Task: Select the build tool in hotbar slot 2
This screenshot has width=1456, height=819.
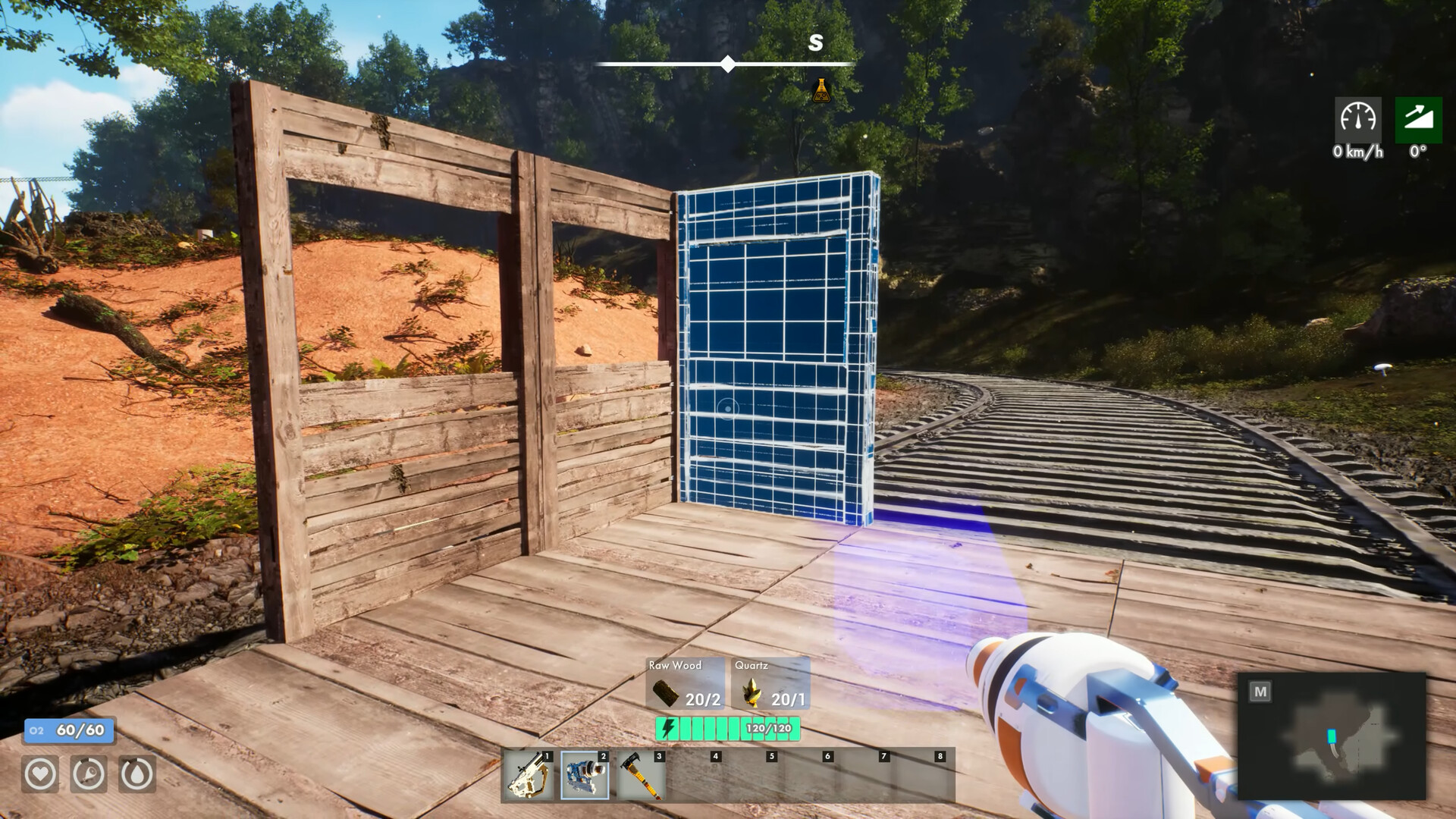Action: pyautogui.click(x=584, y=775)
